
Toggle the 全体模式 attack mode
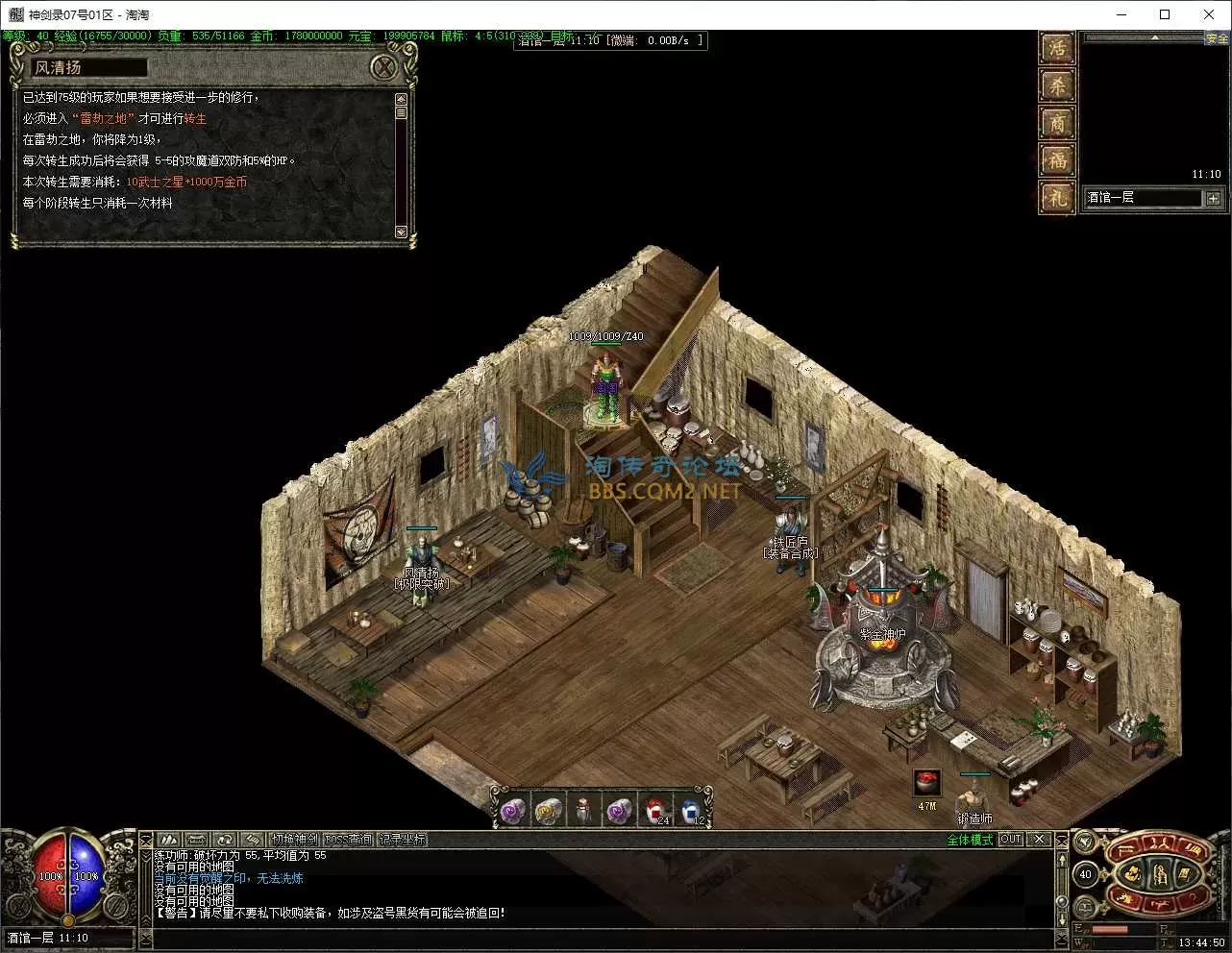pos(970,840)
